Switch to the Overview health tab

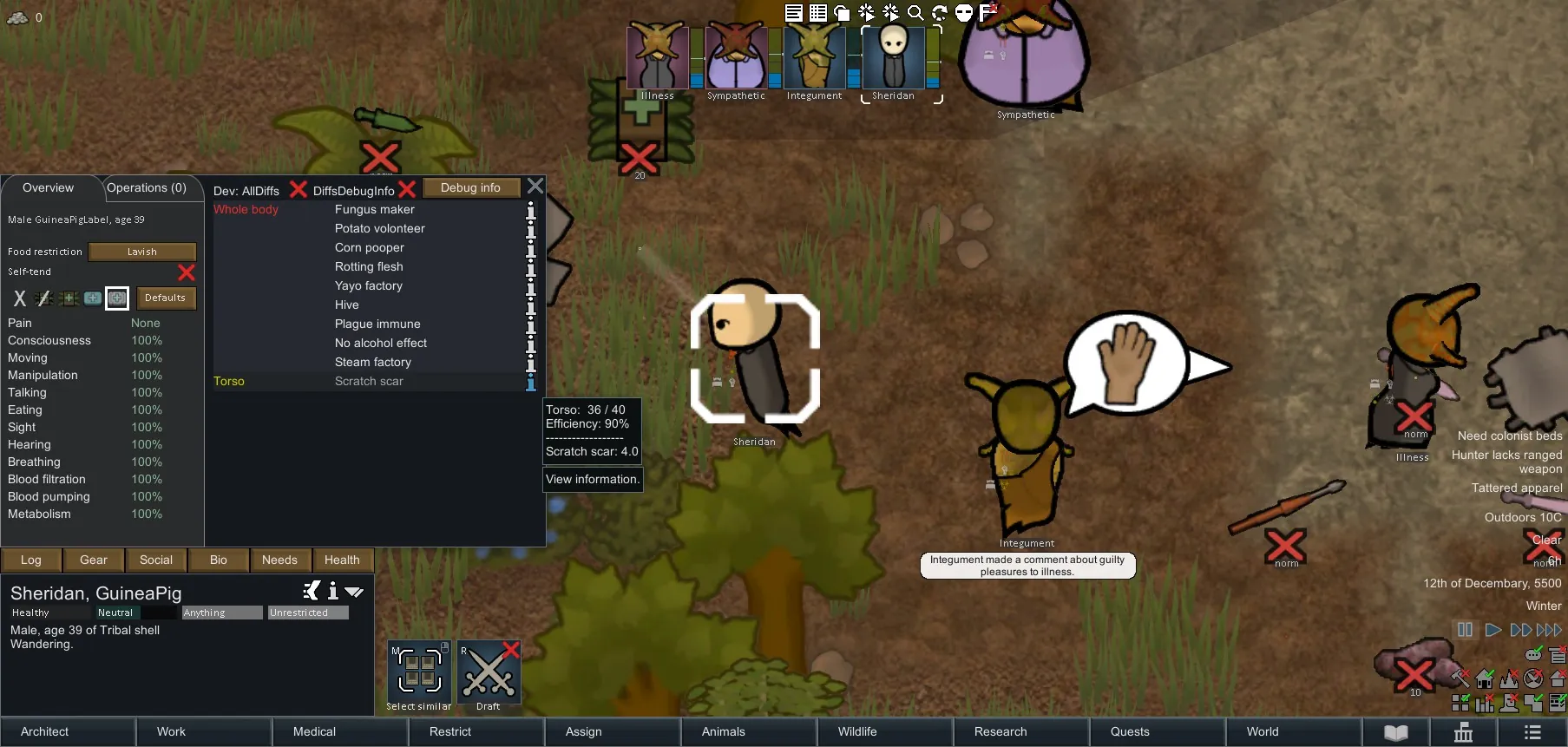pos(49,187)
